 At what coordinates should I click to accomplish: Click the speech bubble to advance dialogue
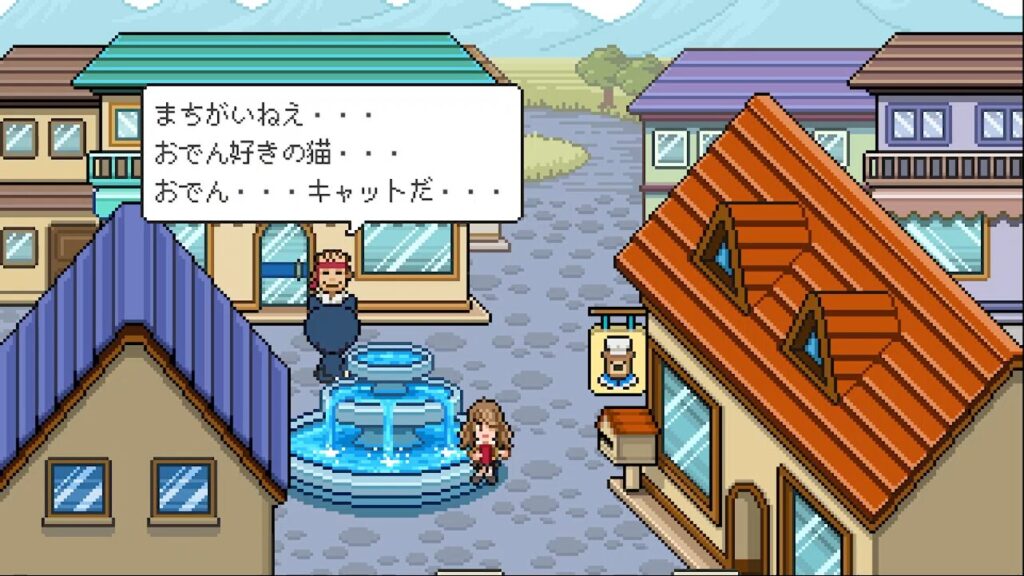331,153
